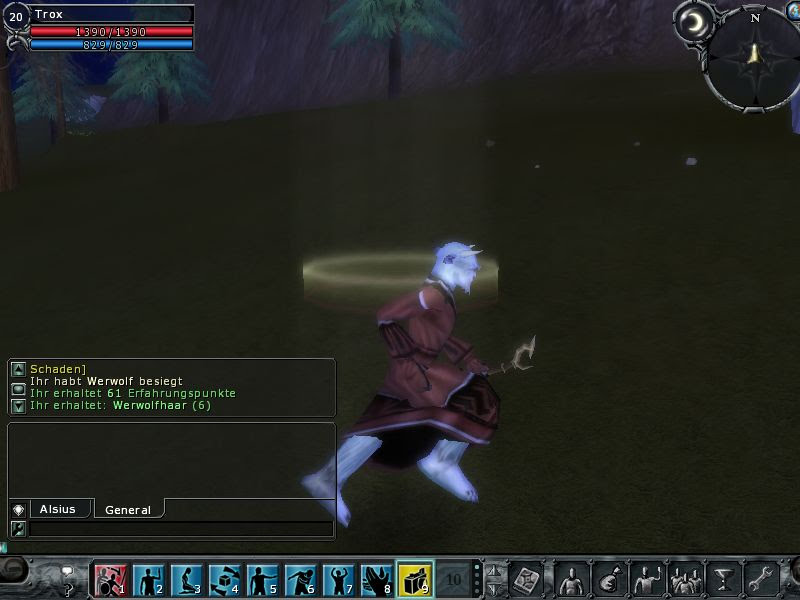Select the yellow highlighted slot 9 skill
The image size is (800, 600).
tap(415, 579)
